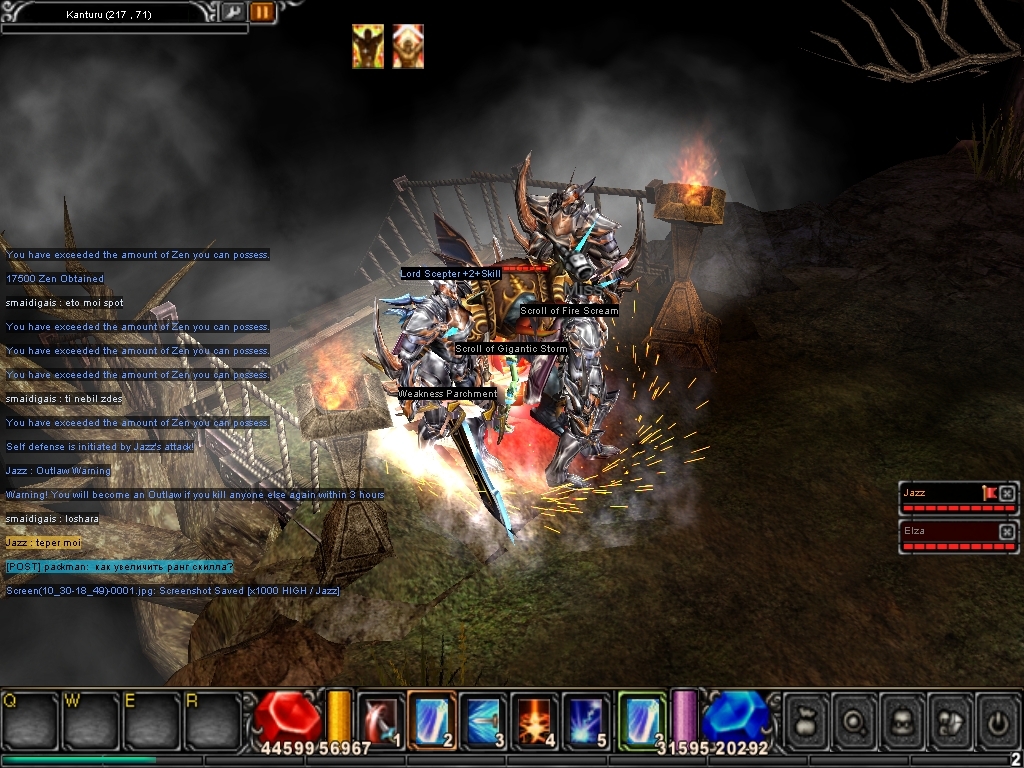Activate the fiery burst skill in slot 4
This screenshot has width=1024, height=768.
(x=535, y=718)
